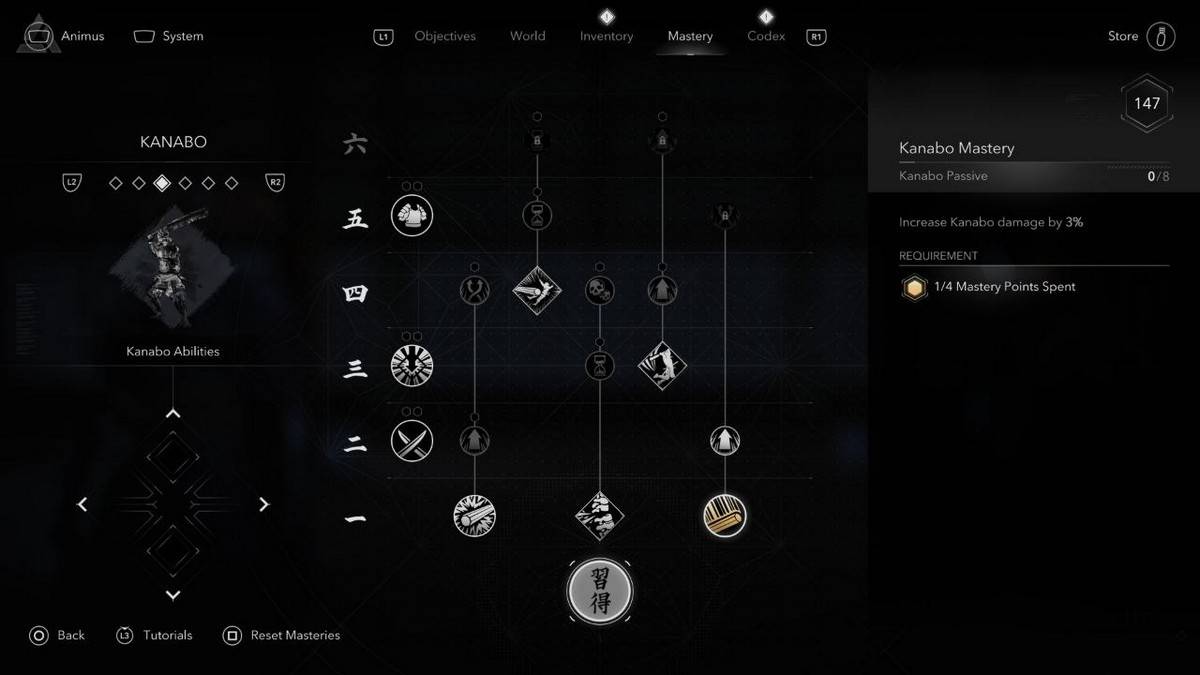This screenshot has height=675, width=1200.
Task: Click the left arrow in the ability selector
Action: pos(82,505)
